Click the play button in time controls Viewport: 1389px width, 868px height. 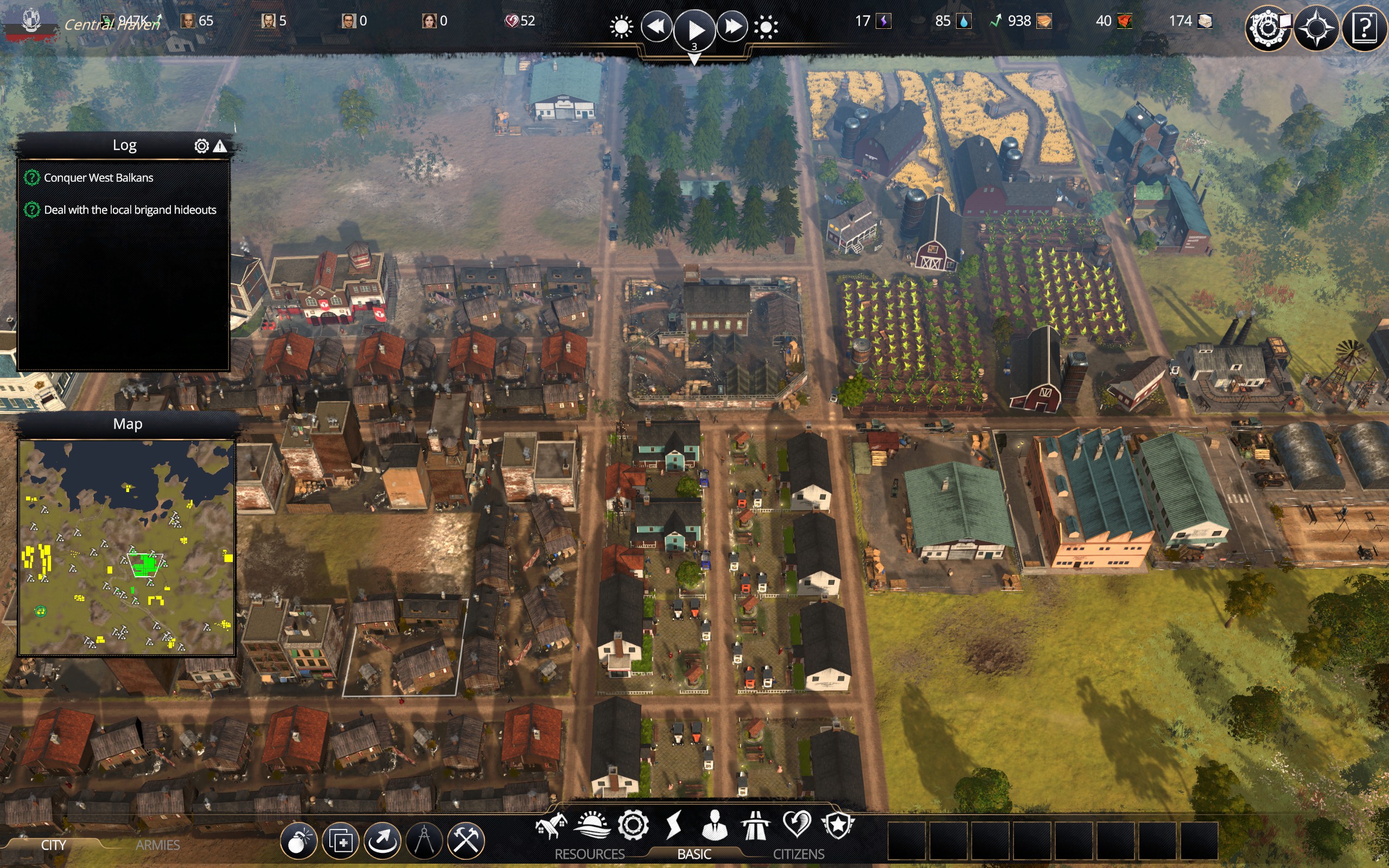pyautogui.click(x=694, y=28)
